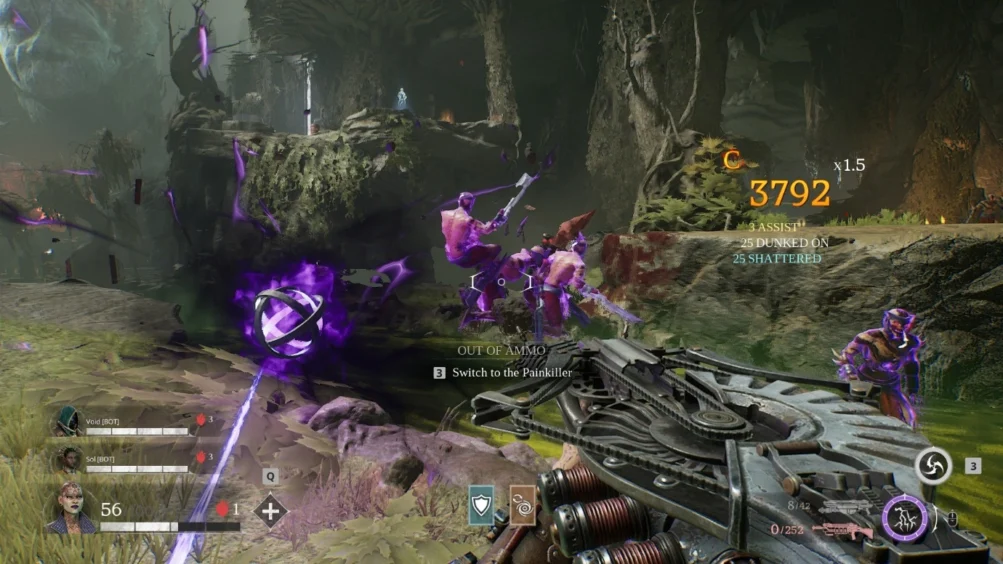
Task: Select Sol bot teammate portrait
Action: coord(67,458)
